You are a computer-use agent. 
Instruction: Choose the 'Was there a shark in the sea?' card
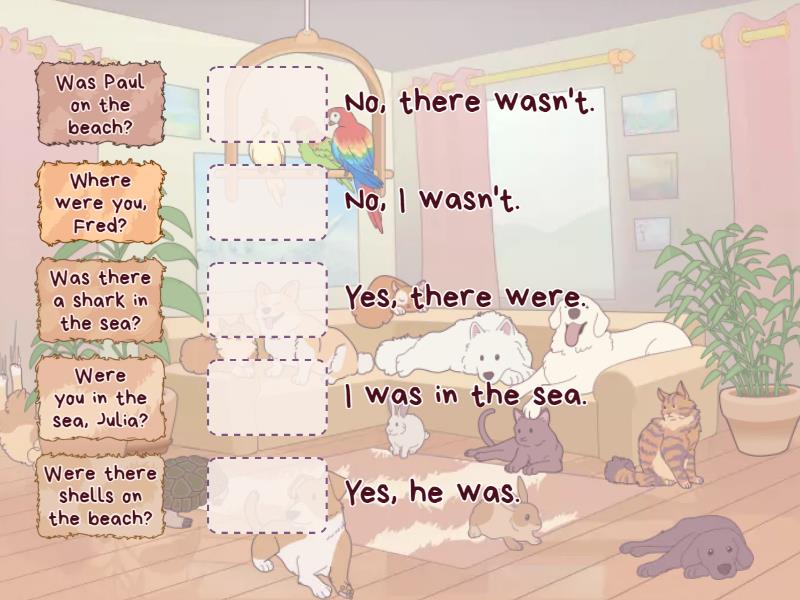(x=100, y=300)
